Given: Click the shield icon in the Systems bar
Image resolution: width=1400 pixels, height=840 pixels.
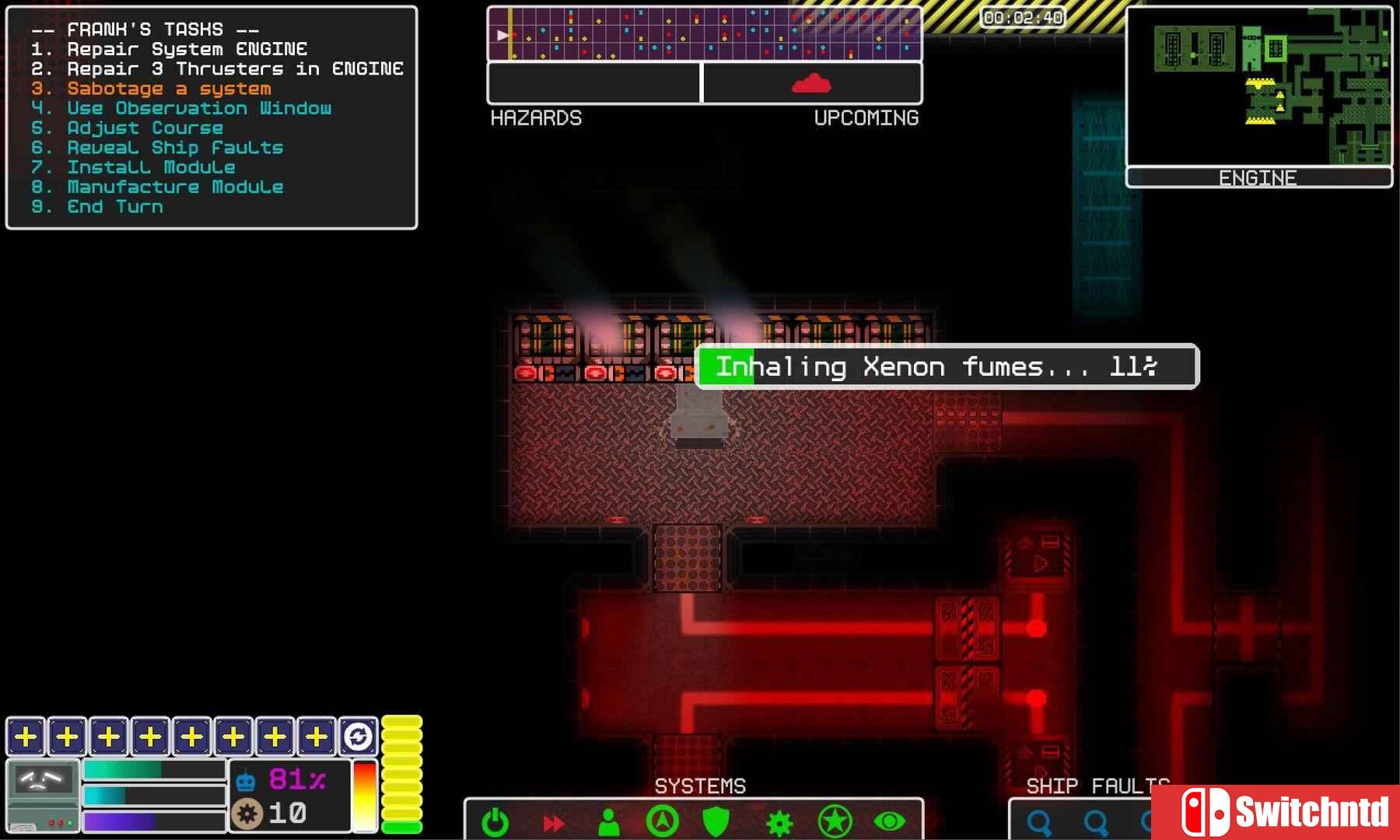Looking at the screenshot, I should (716, 821).
